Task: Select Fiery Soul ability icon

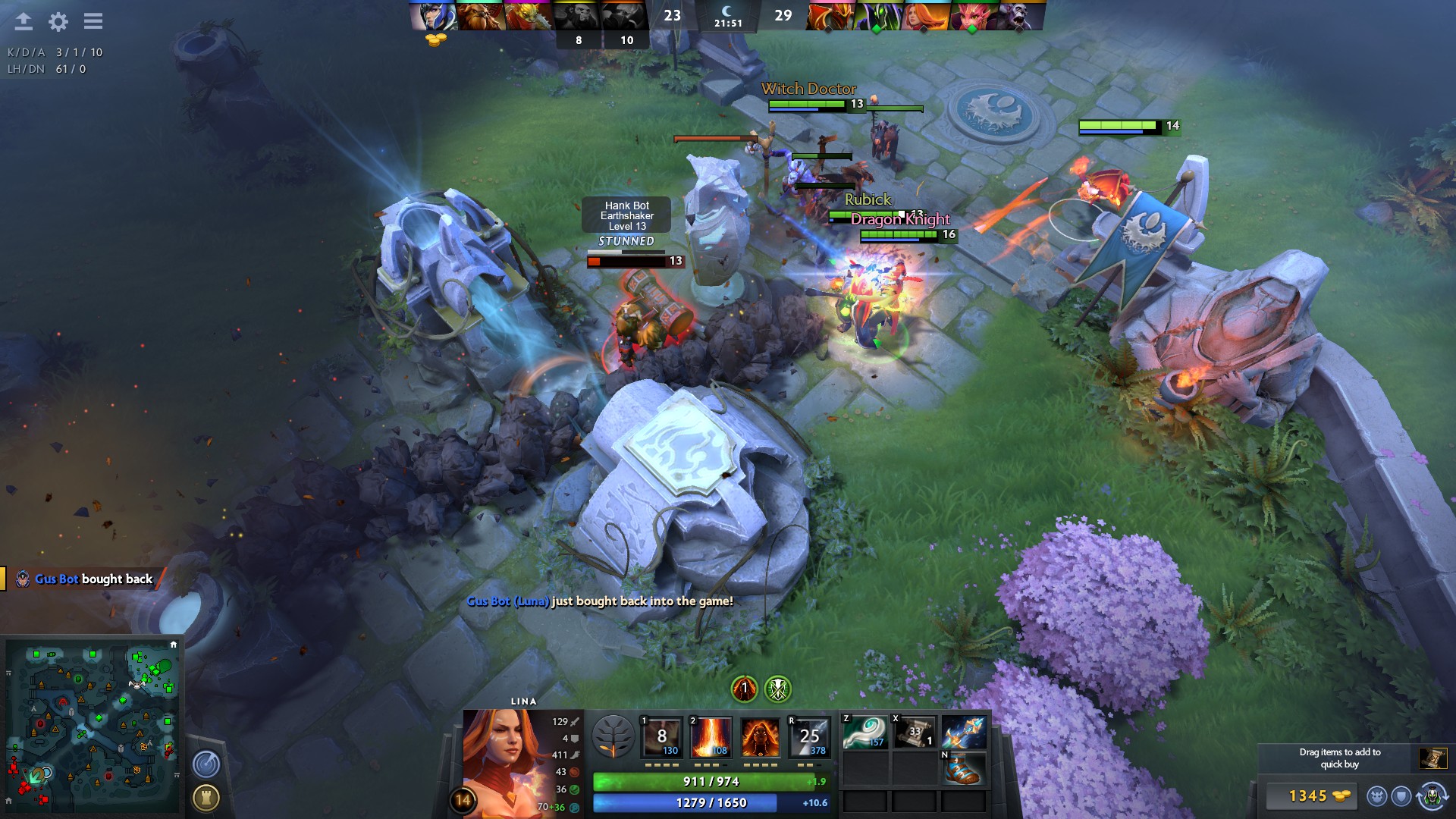Action: (760, 737)
